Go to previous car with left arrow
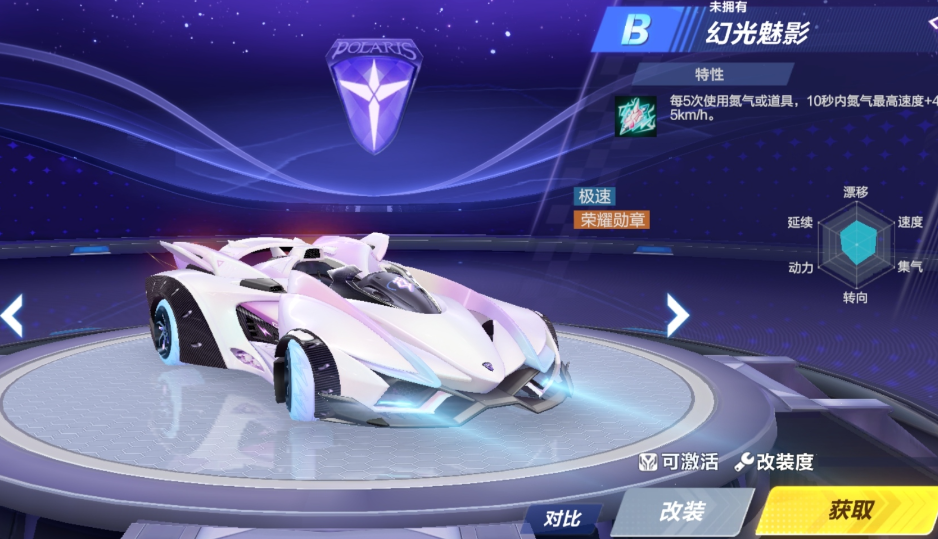 pos(12,315)
